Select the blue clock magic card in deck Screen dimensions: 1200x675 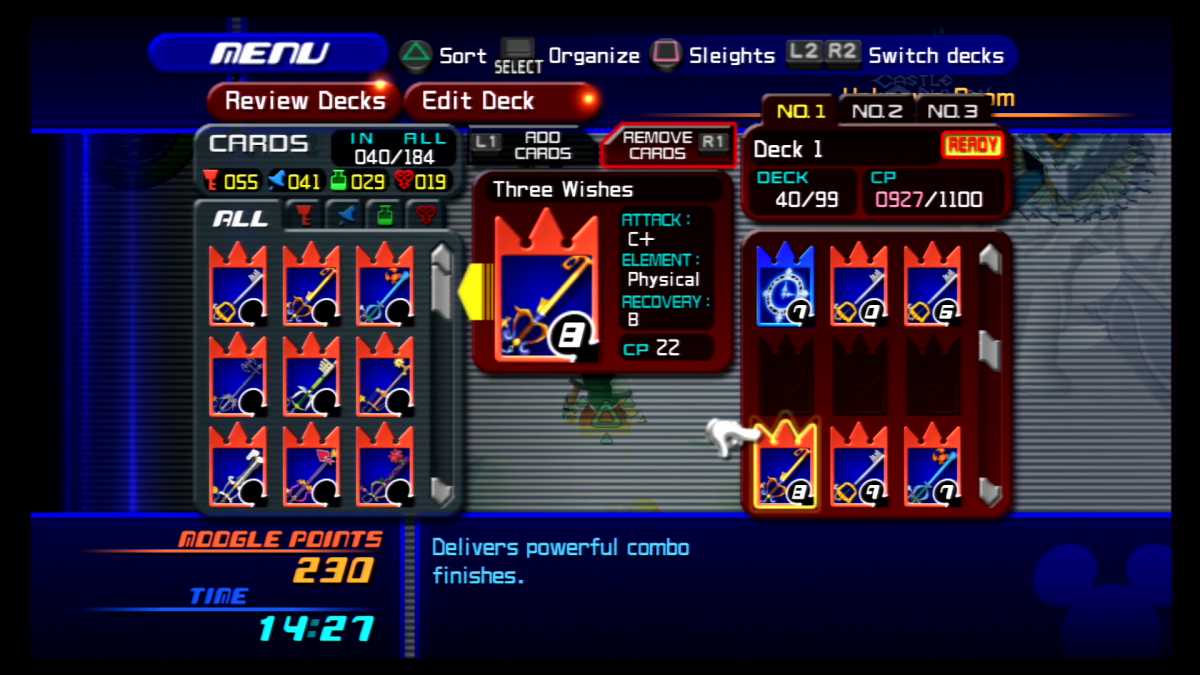pos(785,285)
